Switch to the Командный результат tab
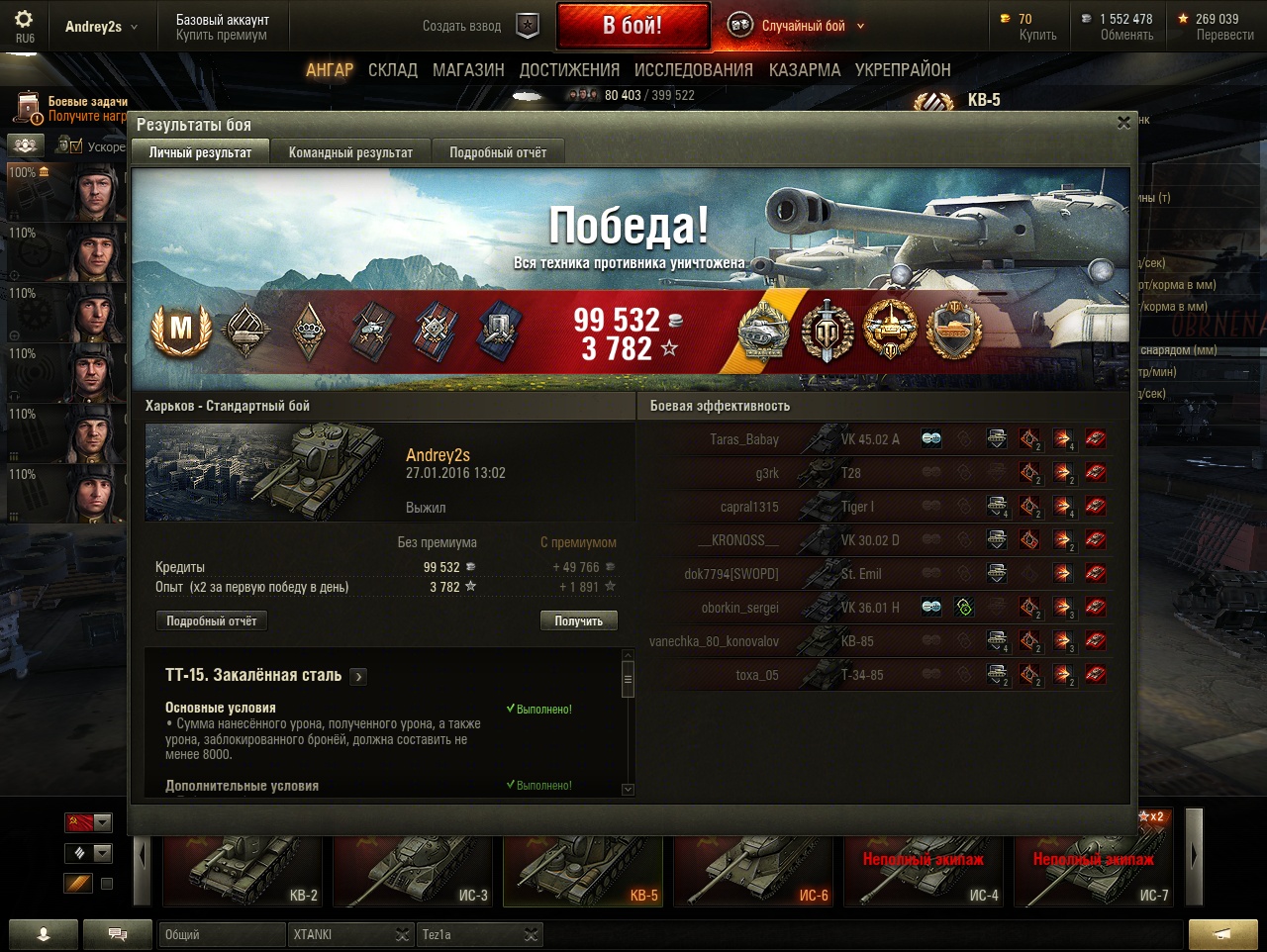1267x952 pixels. click(x=350, y=152)
